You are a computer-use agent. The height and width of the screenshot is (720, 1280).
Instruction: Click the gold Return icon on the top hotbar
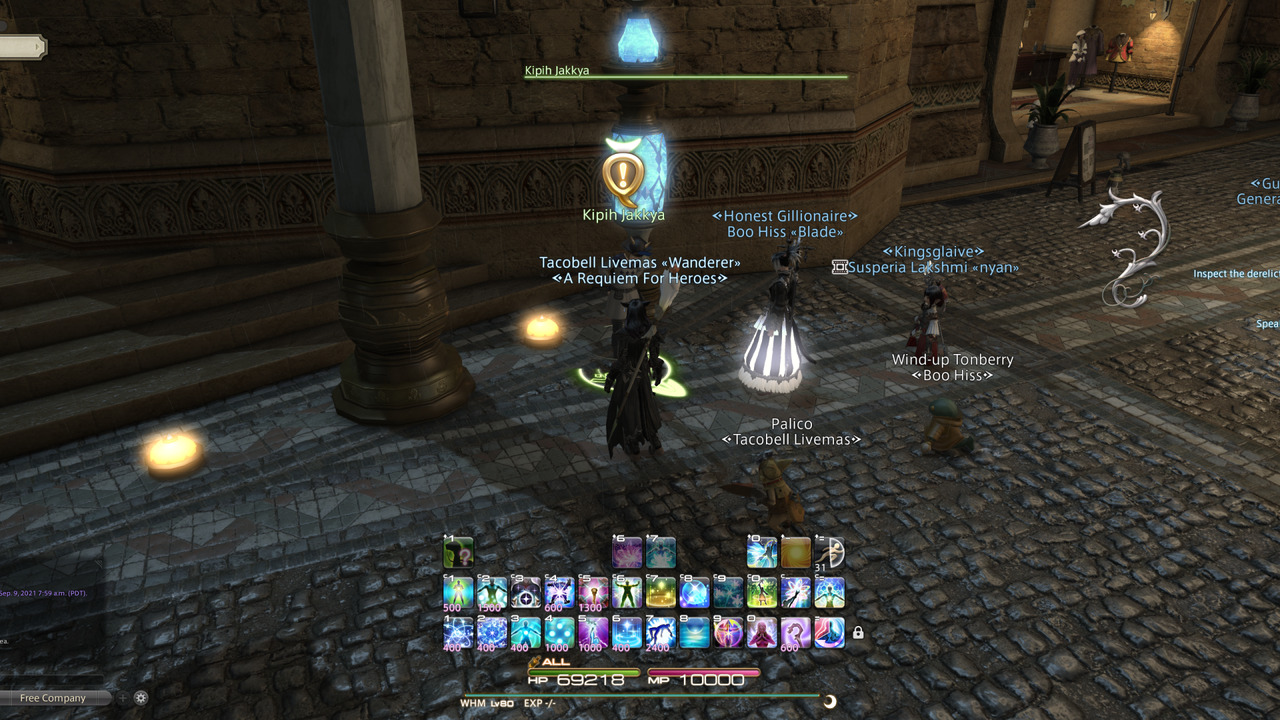797,551
